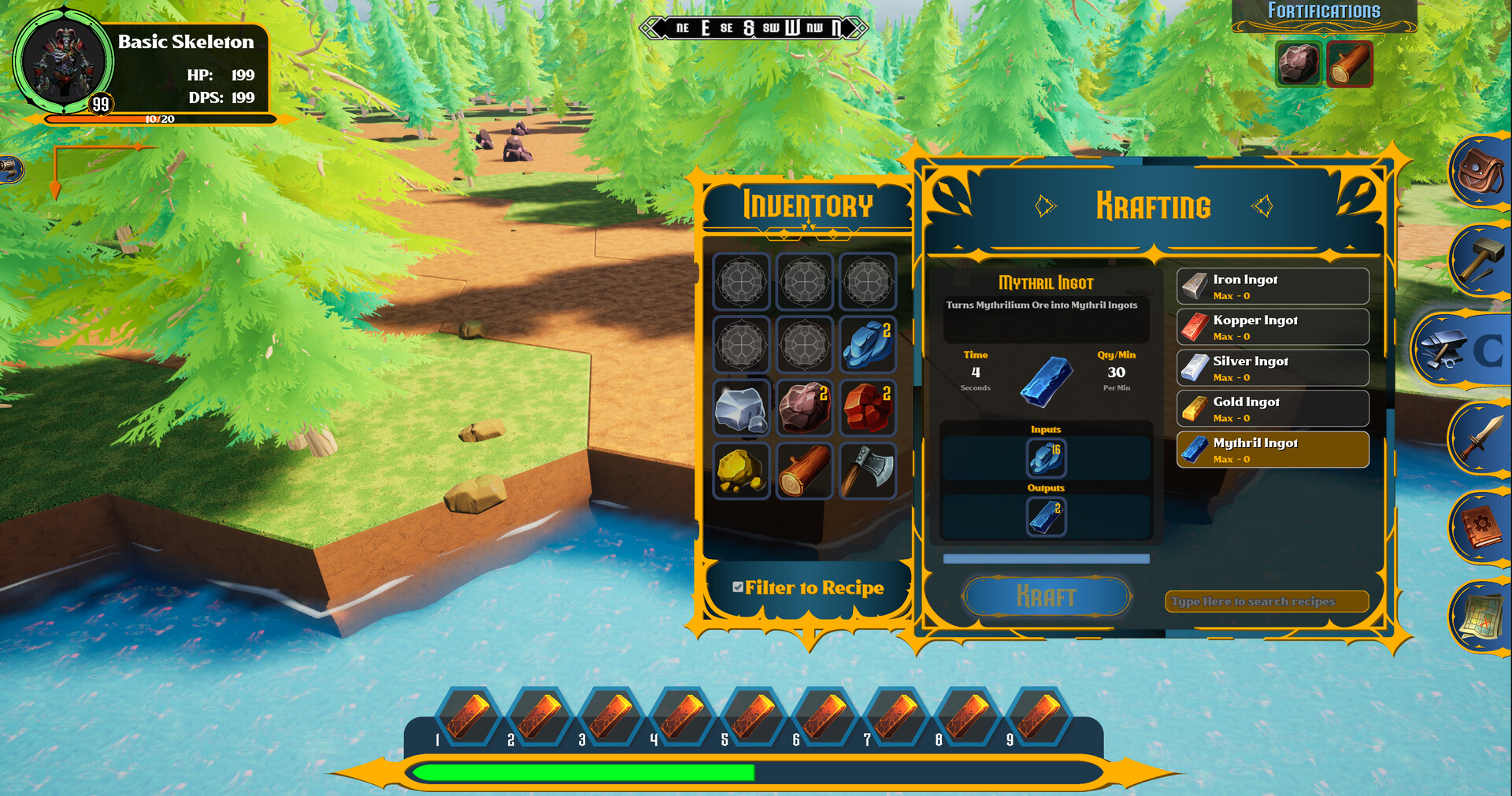Select the Gold Ingot recipe
The image size is (1512, 796).
[x=1272, y=409]
